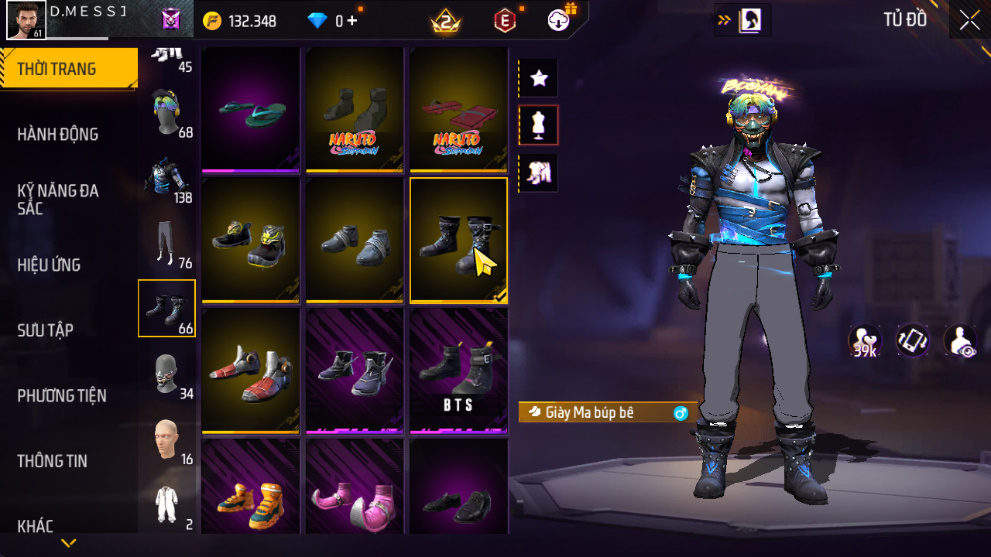Open the THÔNG TIN section

point(52,461)
